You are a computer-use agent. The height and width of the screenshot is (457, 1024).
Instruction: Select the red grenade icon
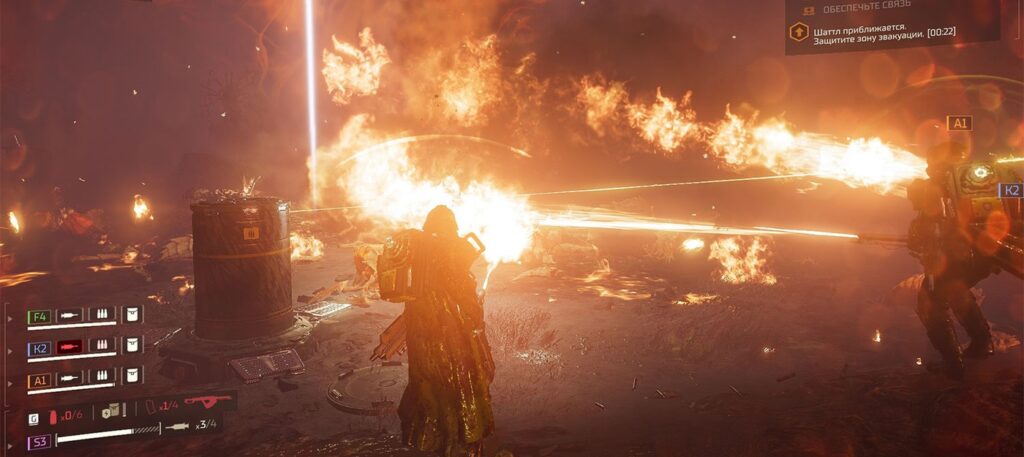coord(53,415)
